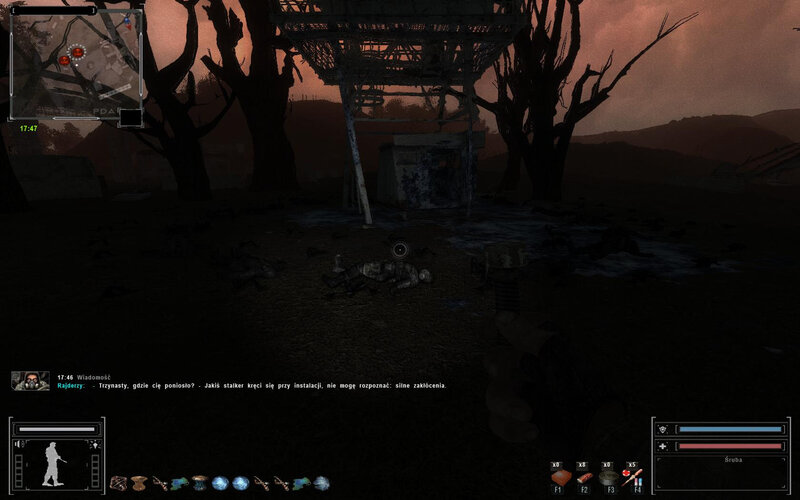Screen dimensions: 800x500
Task: Pick the teal mushroom-shaped artifact icon
Action: click(199, 483)
